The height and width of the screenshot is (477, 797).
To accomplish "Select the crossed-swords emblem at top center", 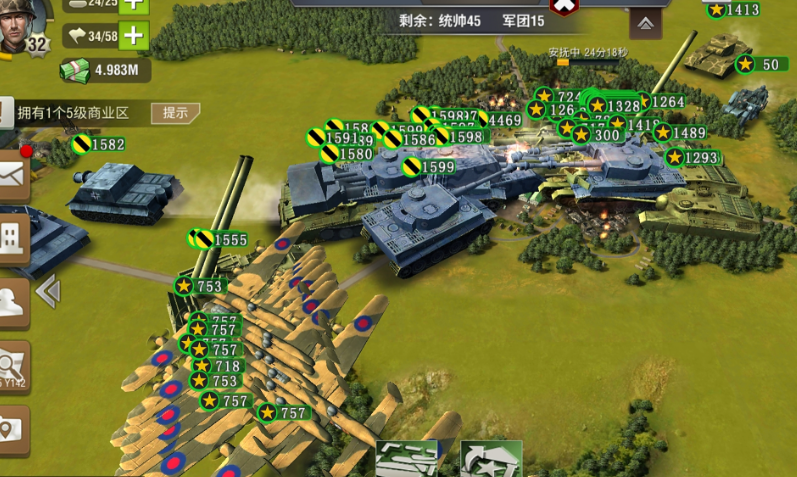I will [x=565, y=6].
